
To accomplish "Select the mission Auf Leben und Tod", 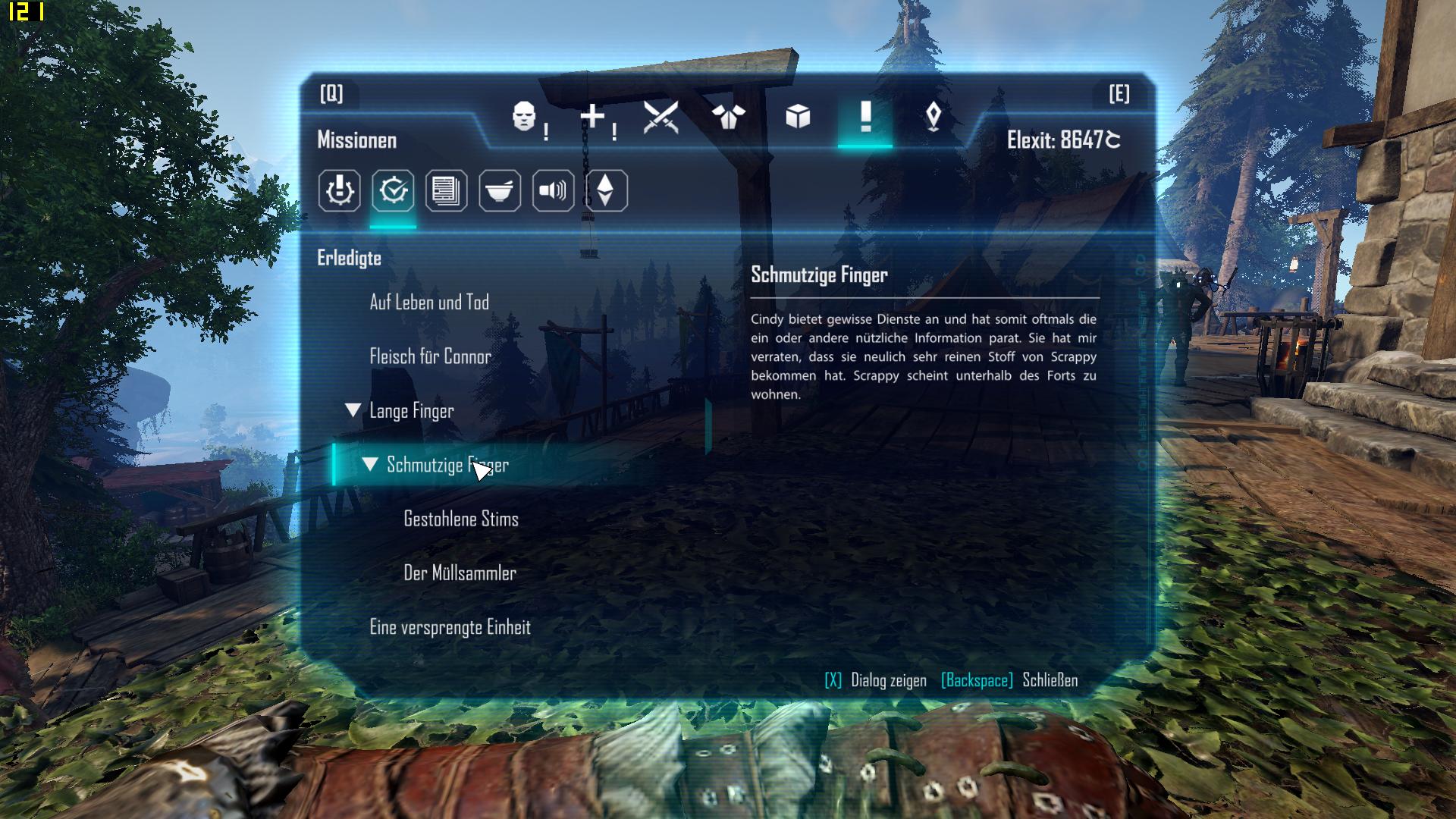I will point(429,303).
